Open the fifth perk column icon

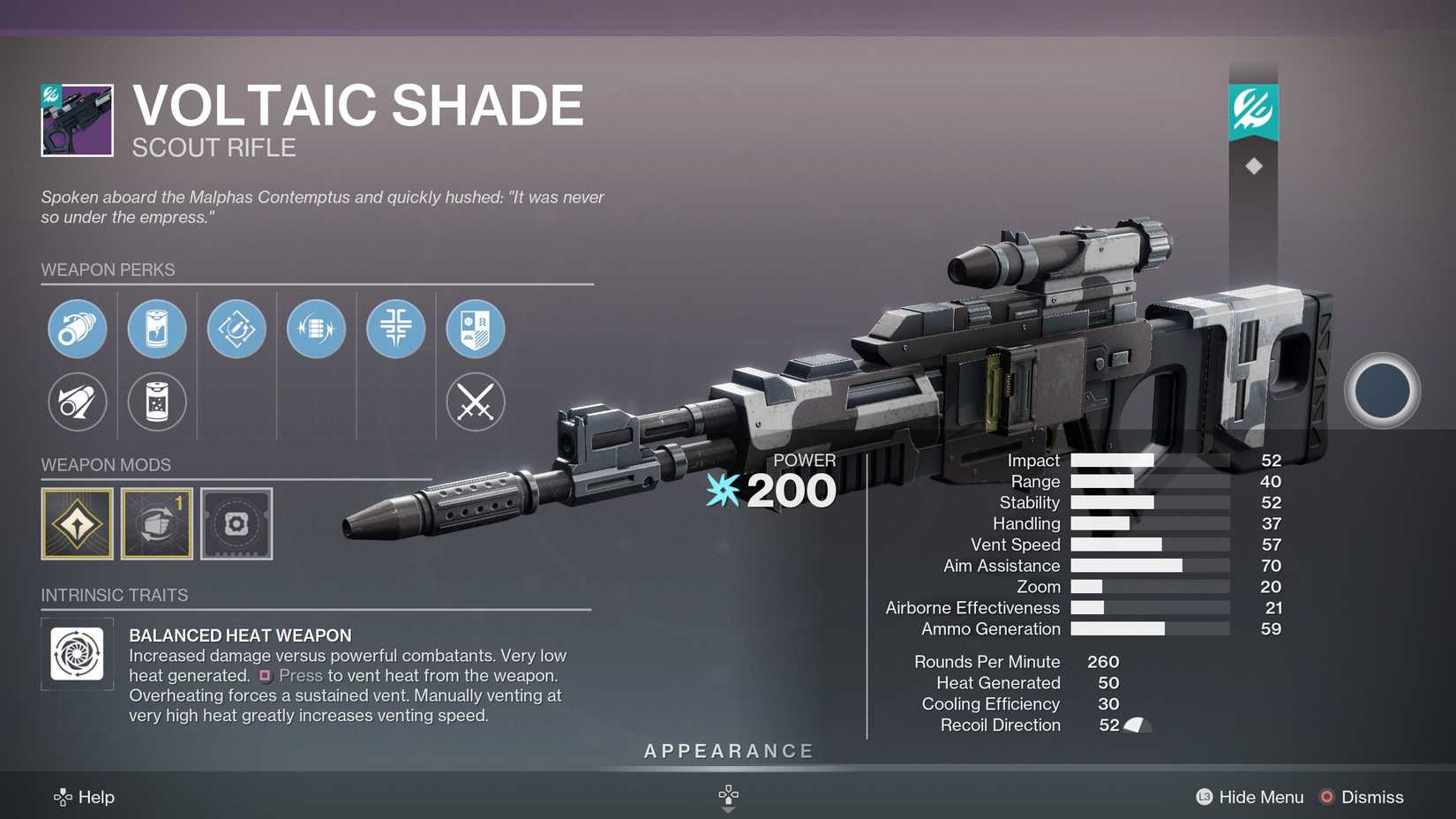tap(395, 328)
